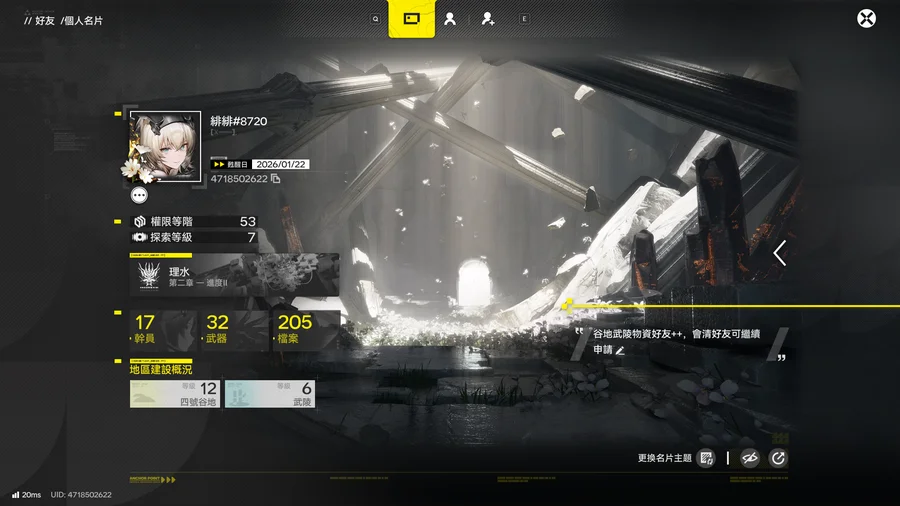Open the 理水 chapter progress banner

235,274
